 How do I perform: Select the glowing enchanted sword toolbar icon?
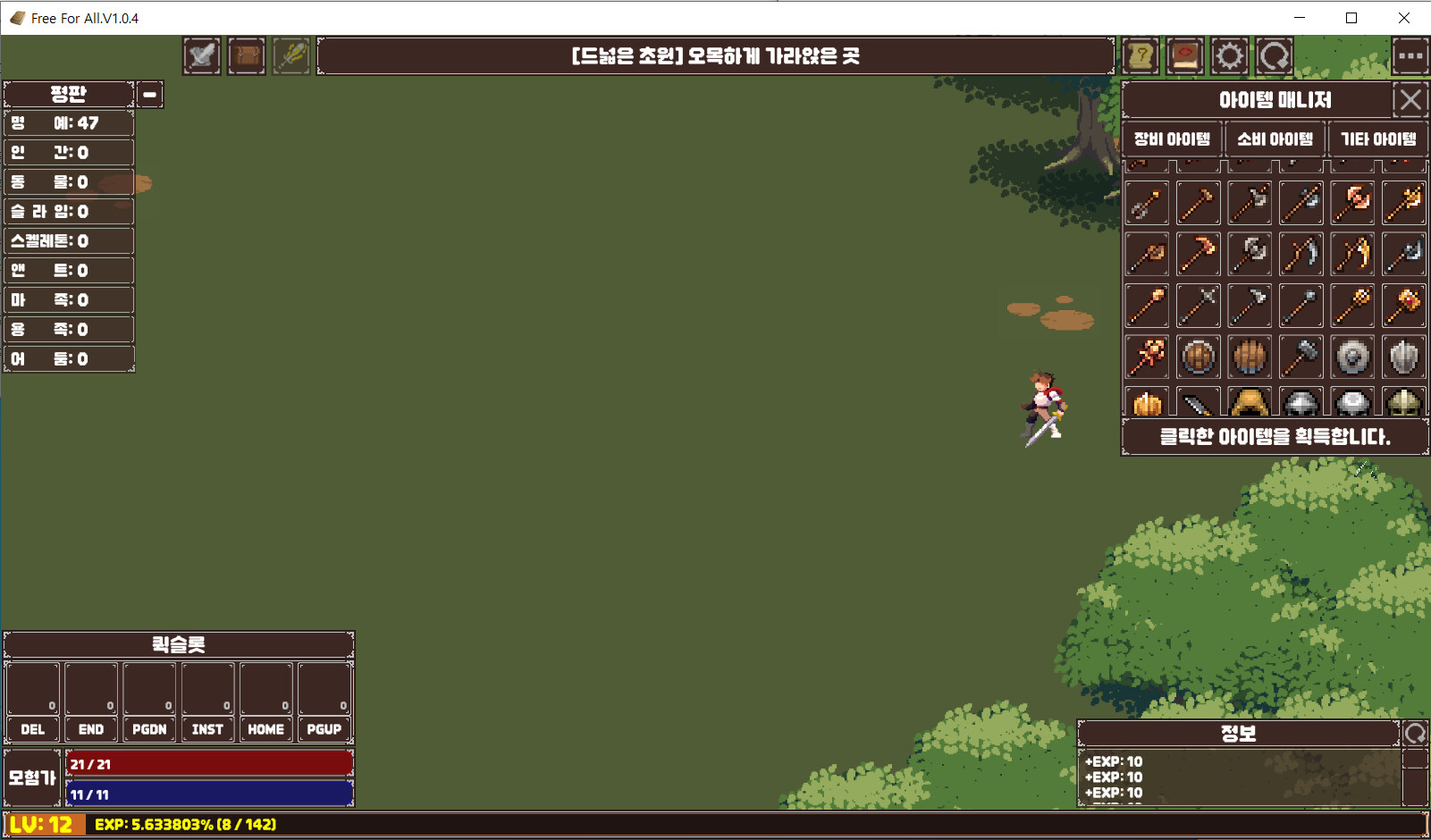pos(290,55)
